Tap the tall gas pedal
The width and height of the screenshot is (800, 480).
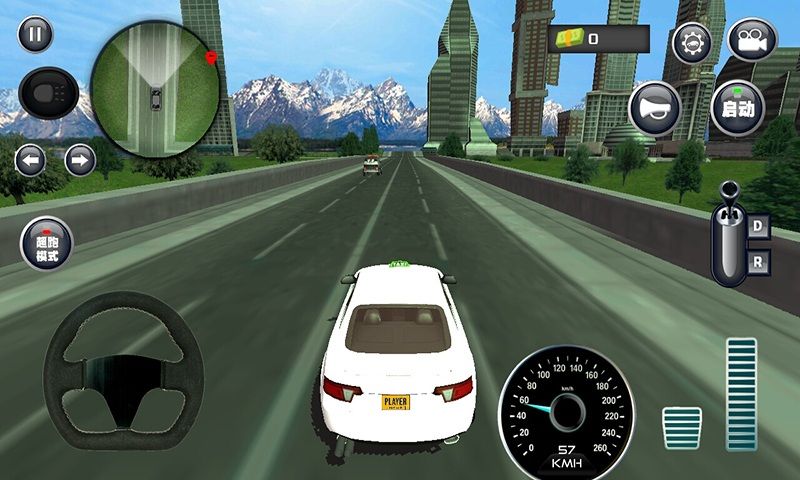[x=741, y=394]
